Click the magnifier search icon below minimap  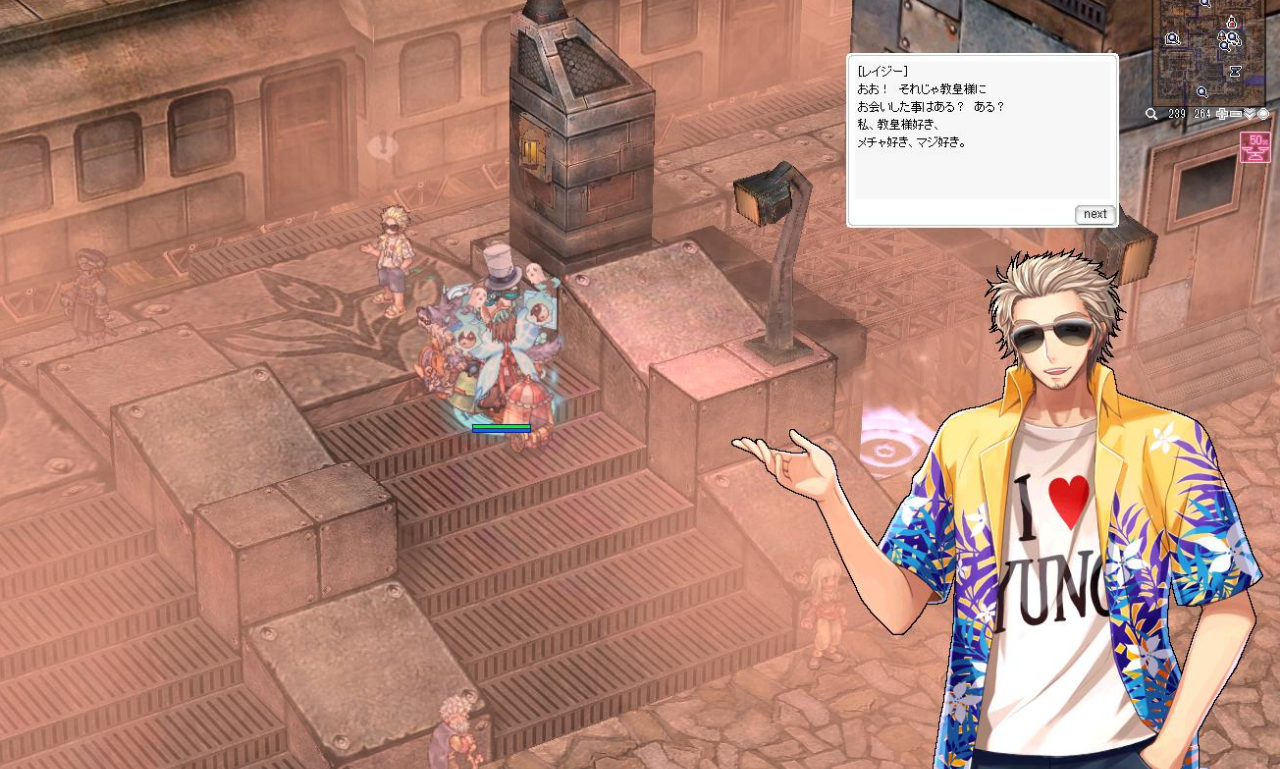point(1152,114)
